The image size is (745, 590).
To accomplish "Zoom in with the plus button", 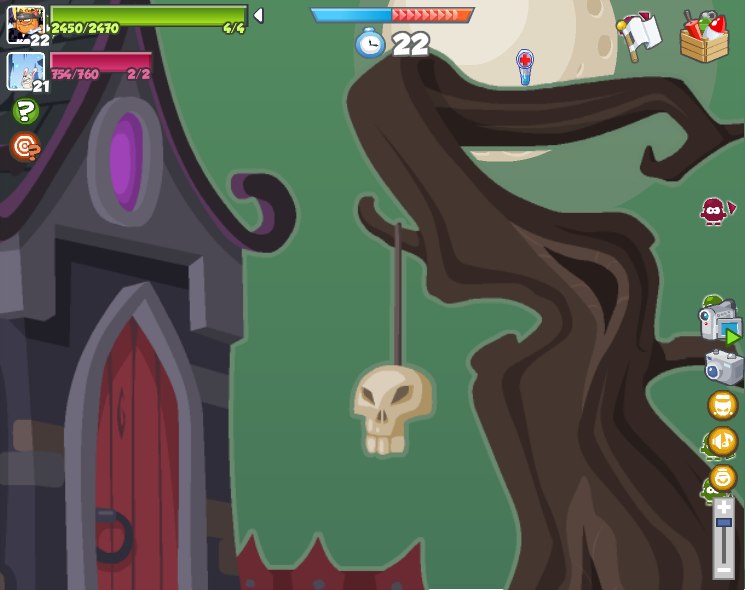I will (723, 507).
